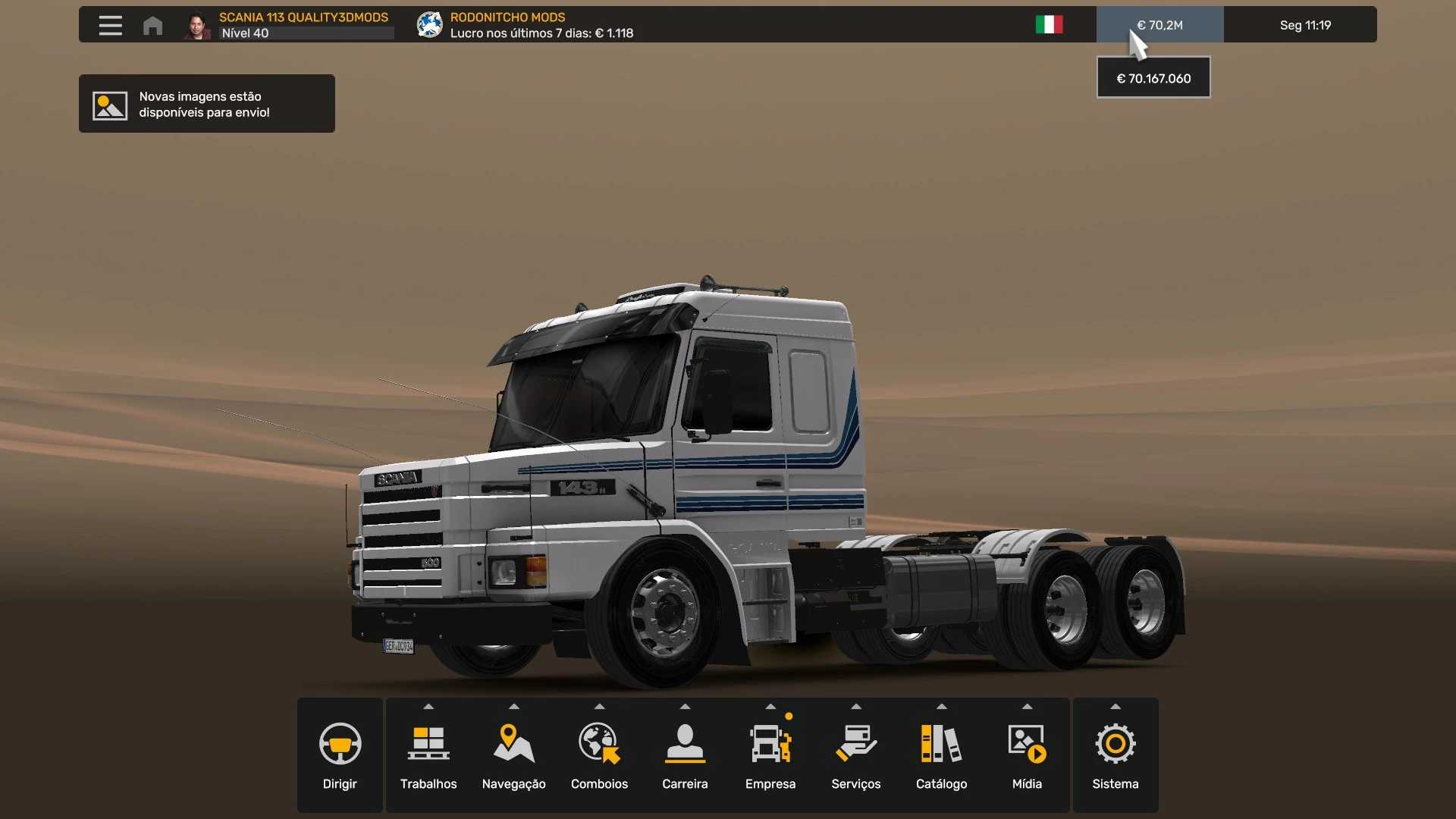
Task: Open the €70.2M balance panel
Action: [1159, 25]
